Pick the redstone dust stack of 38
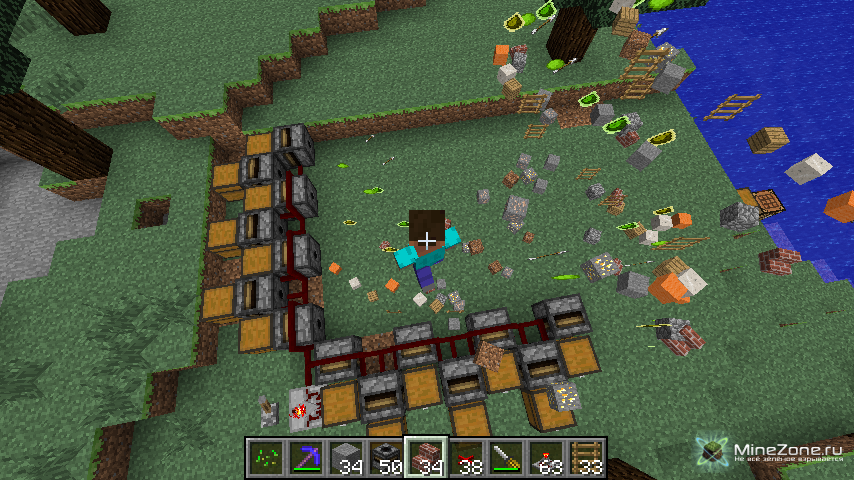The image size is (854, 480). pyautogui.click(x=464, y=456)
